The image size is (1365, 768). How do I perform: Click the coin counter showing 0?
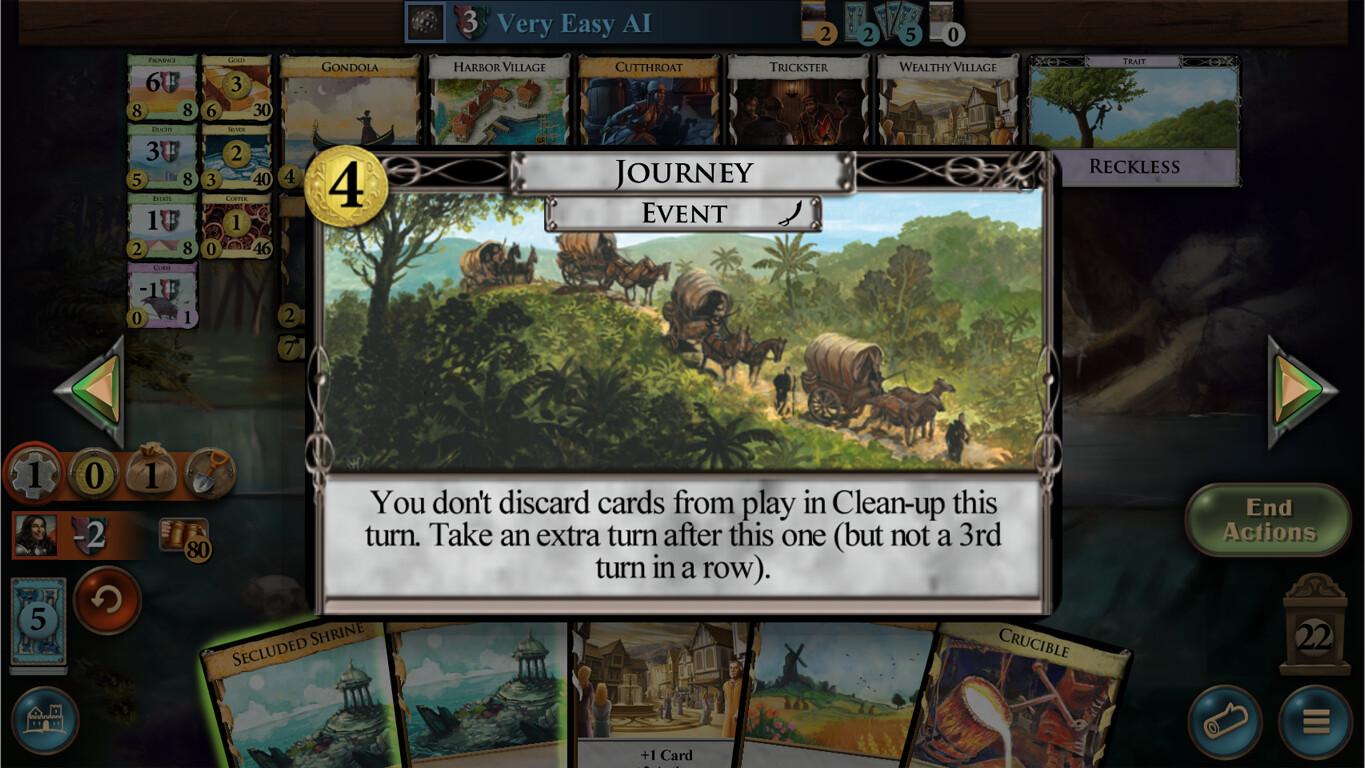pyautogui.click(x=93, y=472)
